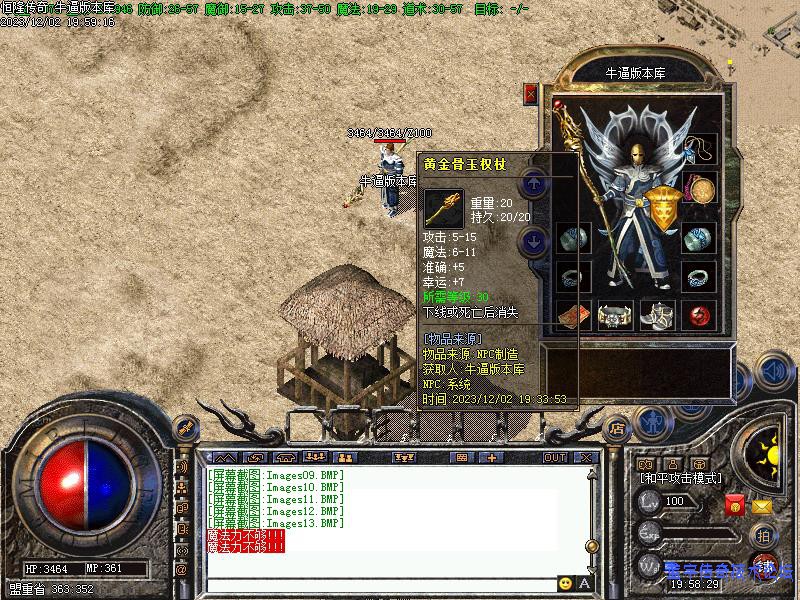Click the up arrow round button
Screen dimensions: 800x600
tap(535, 183)
